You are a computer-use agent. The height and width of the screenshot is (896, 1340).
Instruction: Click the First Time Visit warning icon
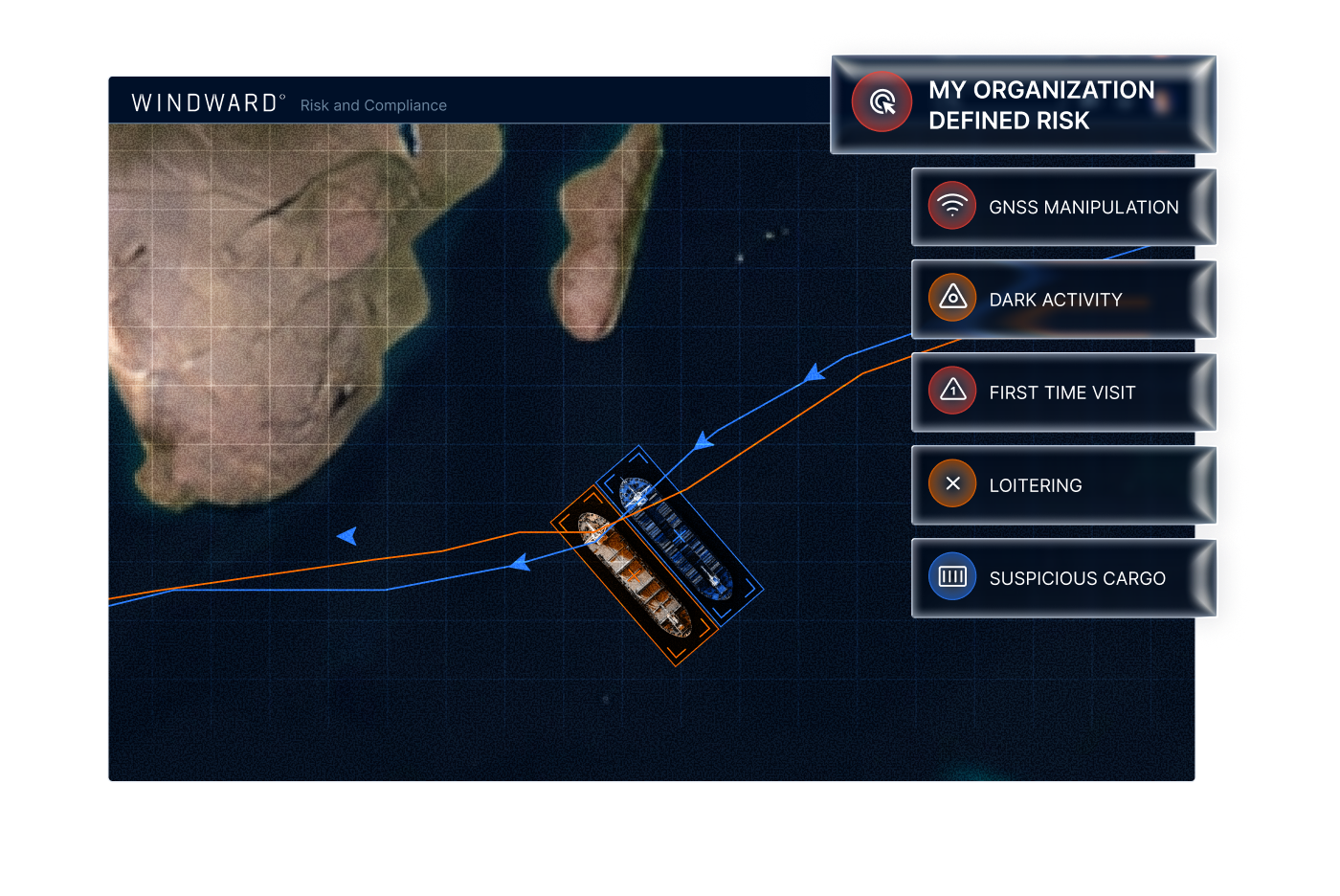[951, 391]
